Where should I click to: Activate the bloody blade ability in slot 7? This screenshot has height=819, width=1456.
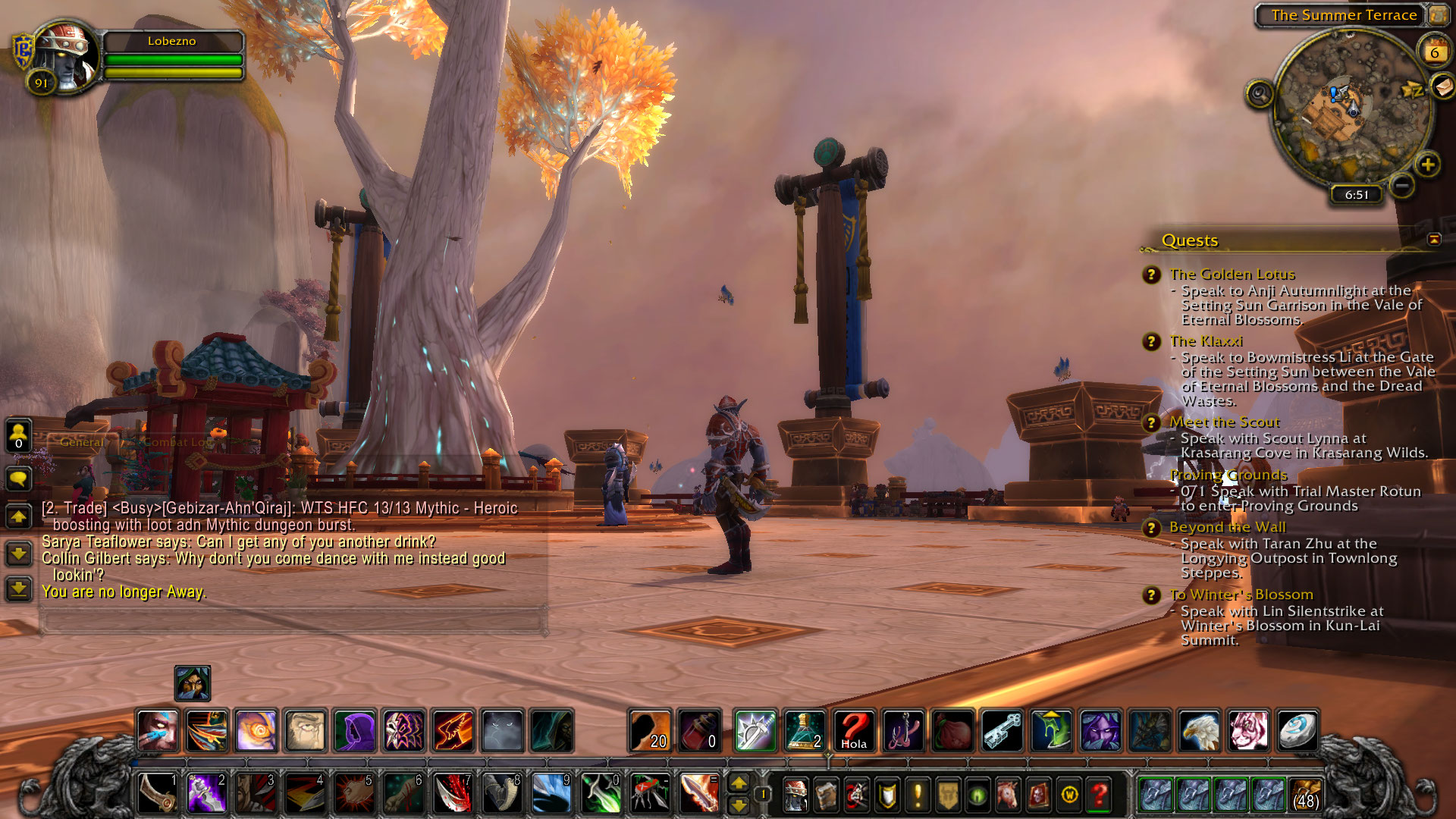point(453,794)
